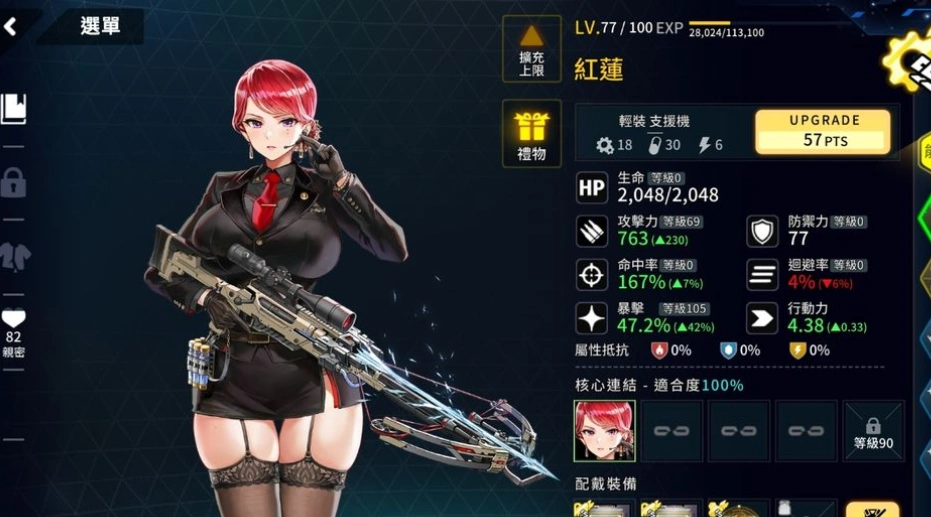Select the 命中率 crosshair stat icon

coord(592,274)
